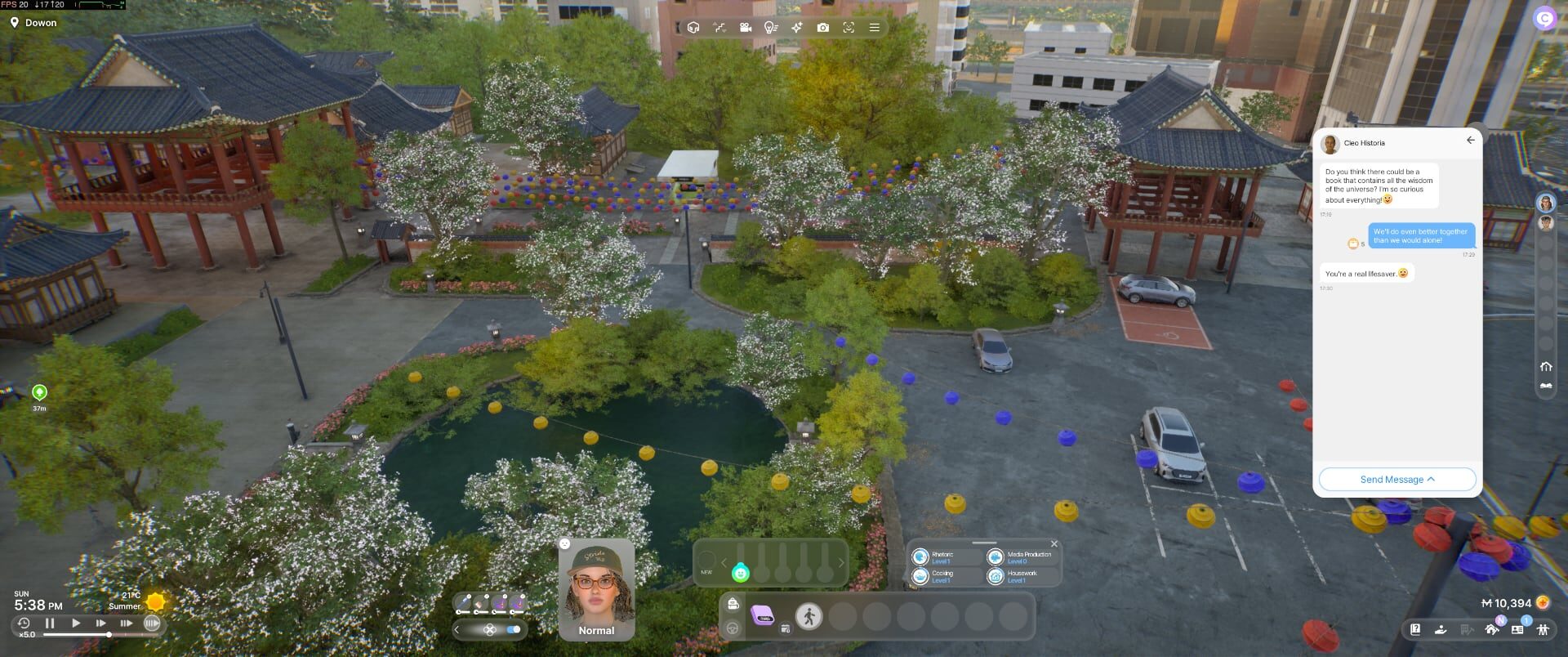View the Cooking skill entry
1568x657 pixels.
coord(941,576)
